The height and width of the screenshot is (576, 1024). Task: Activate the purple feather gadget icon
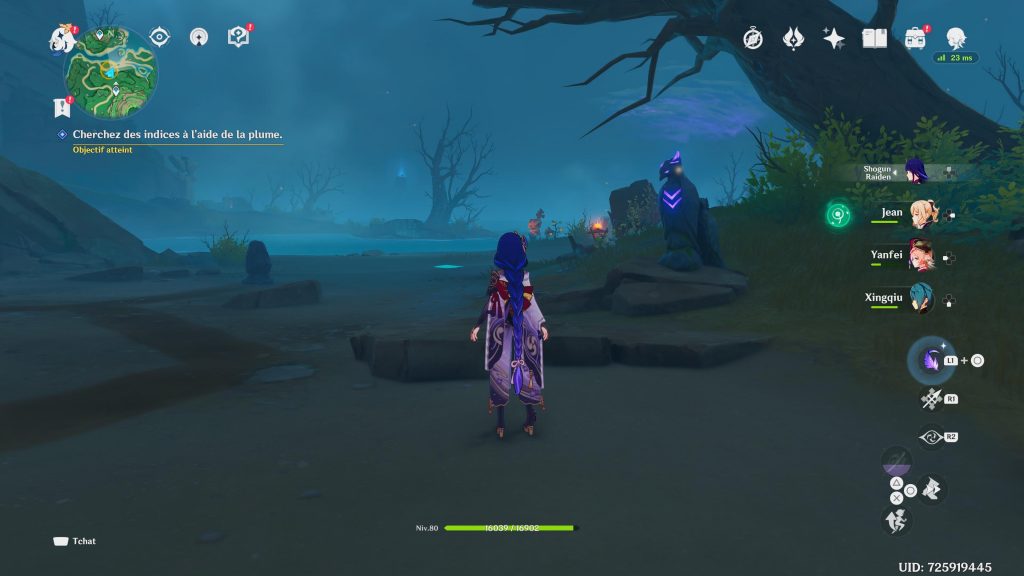[931, 360]
